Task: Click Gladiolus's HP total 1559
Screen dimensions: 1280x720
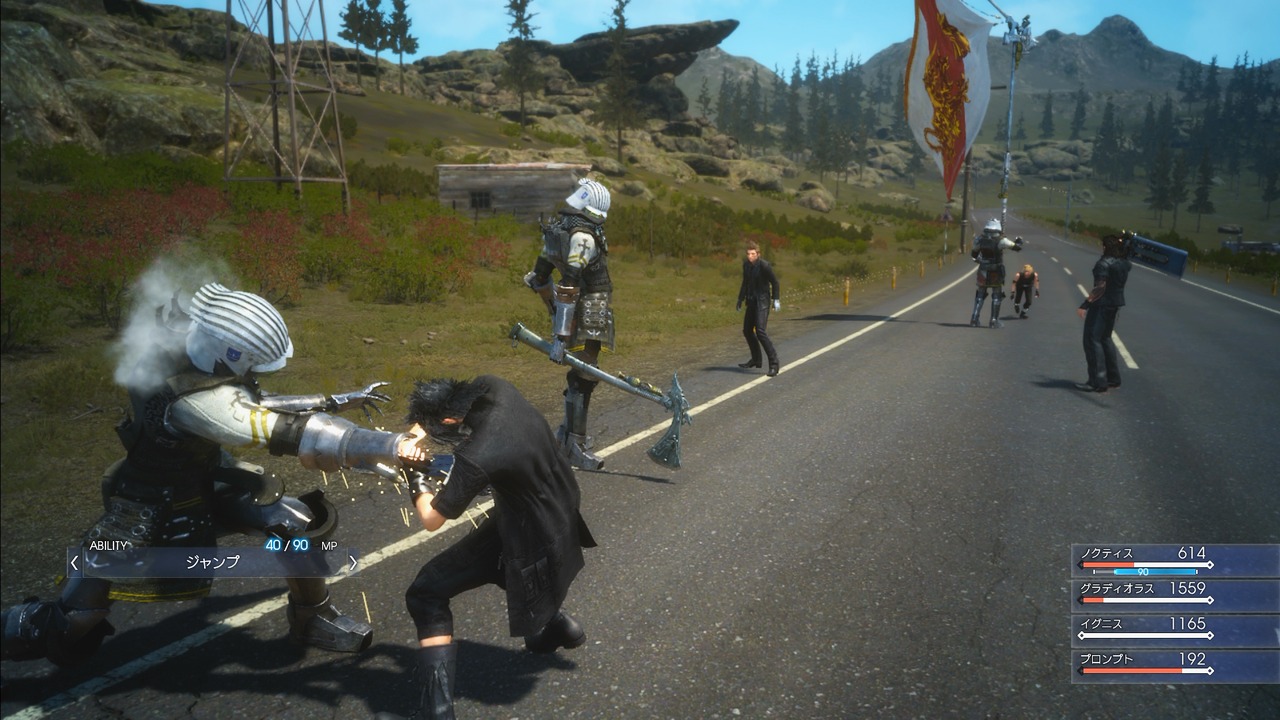Action: [x=1187, y=587]
